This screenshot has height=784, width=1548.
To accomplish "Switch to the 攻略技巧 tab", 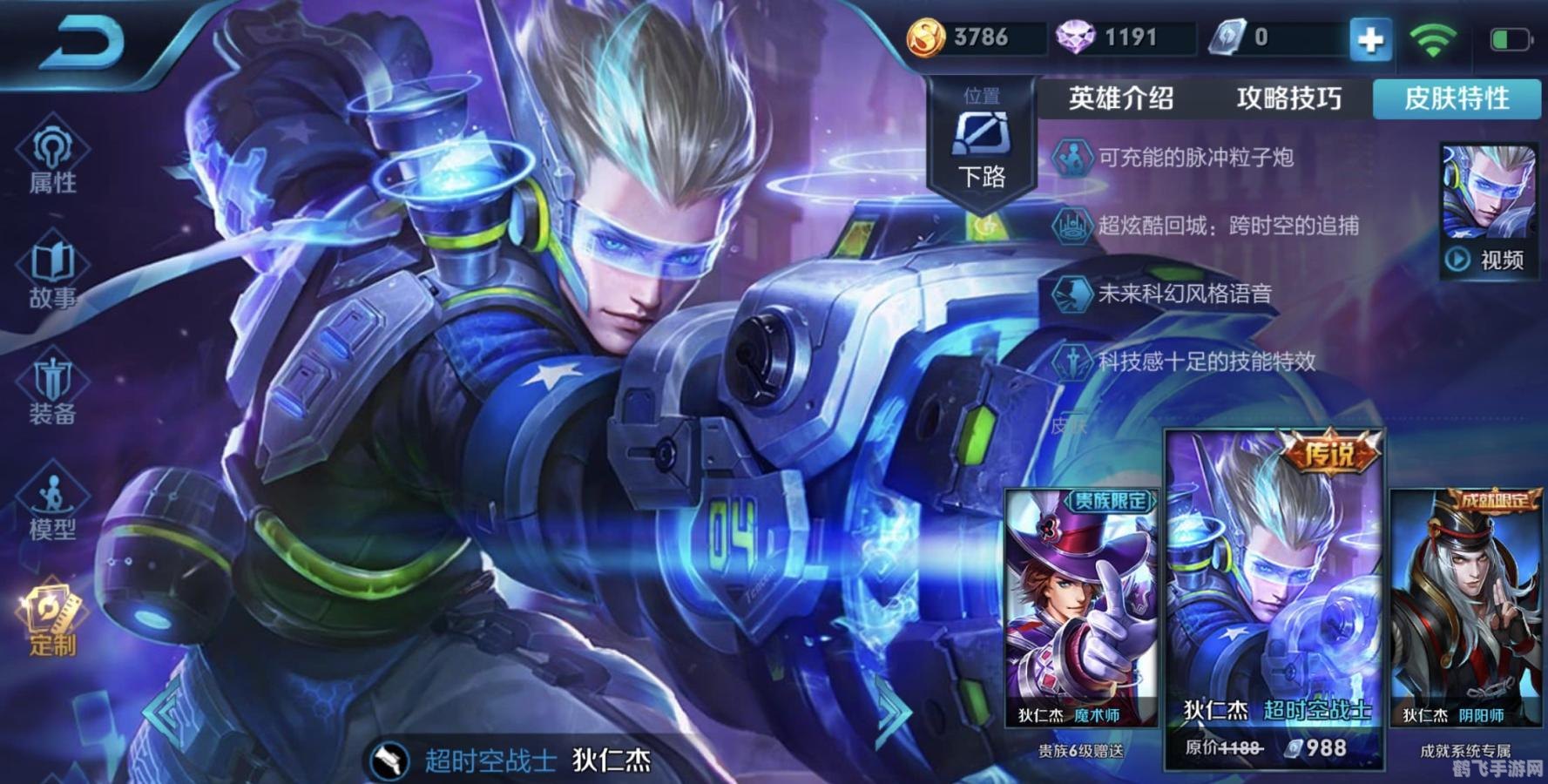I will click(1288, 98).
